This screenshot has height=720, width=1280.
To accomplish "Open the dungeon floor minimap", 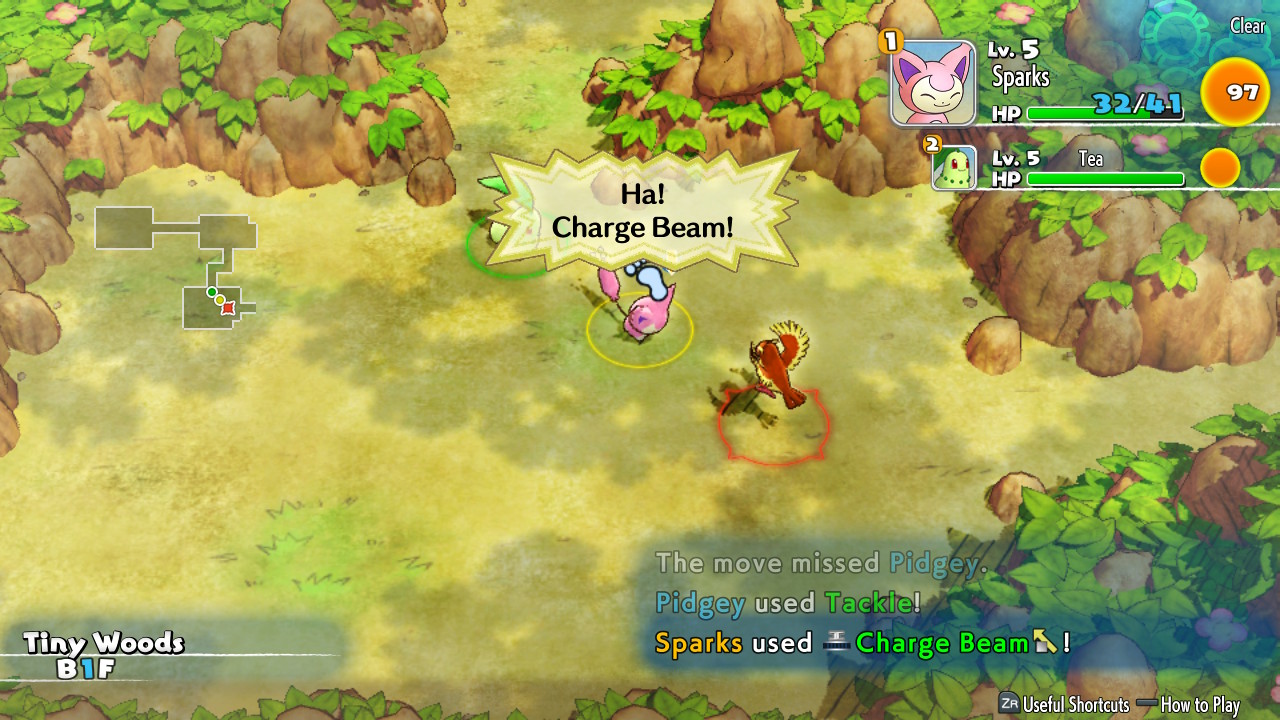I will [177, 267].
